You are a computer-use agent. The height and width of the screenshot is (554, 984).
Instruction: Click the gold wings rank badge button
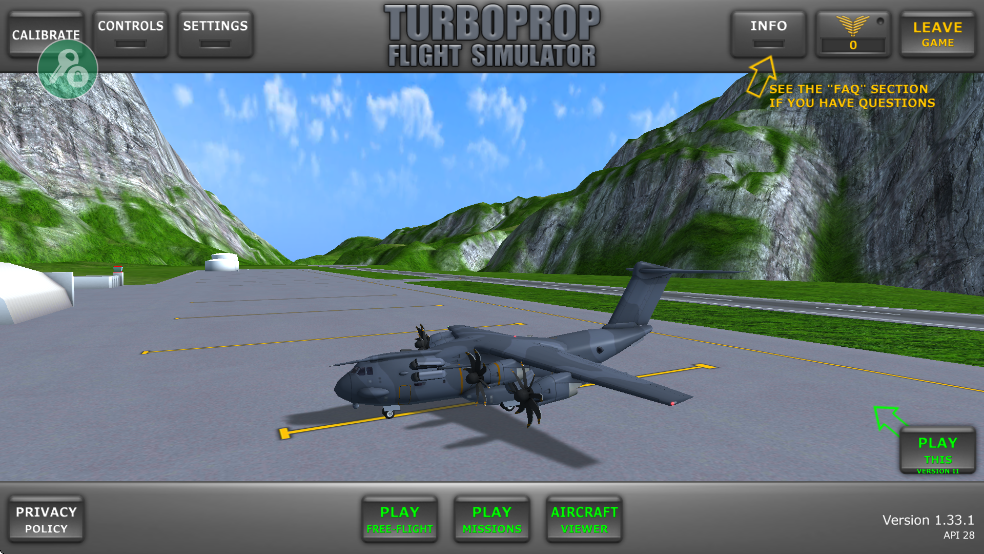tap(853, 34)
